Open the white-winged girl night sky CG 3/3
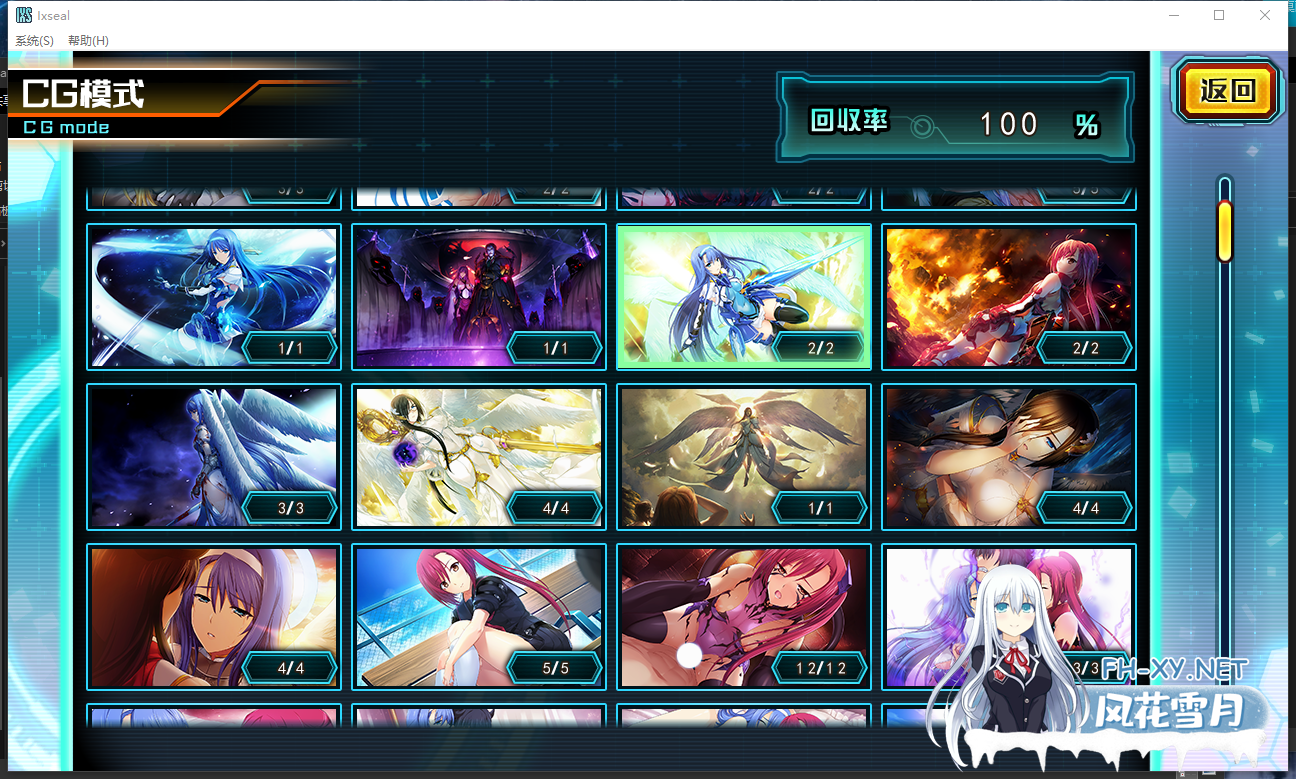The image size is (1296, 779). [213, 457]
